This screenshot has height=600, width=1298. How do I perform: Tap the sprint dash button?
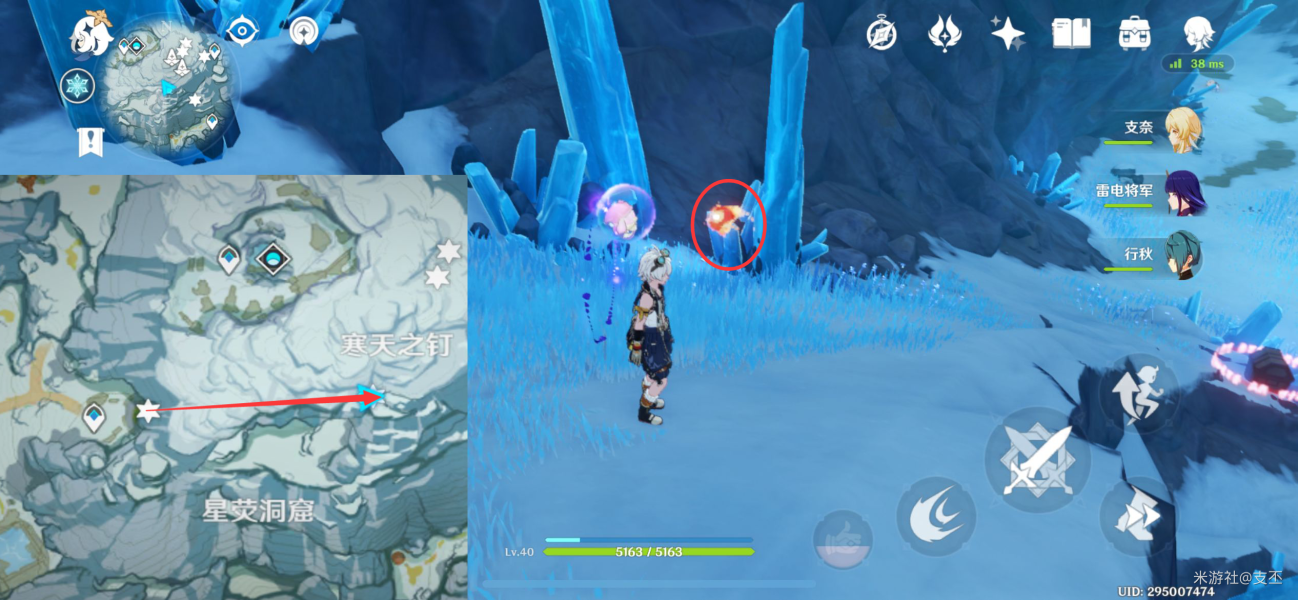click(x=1139, y=515)
